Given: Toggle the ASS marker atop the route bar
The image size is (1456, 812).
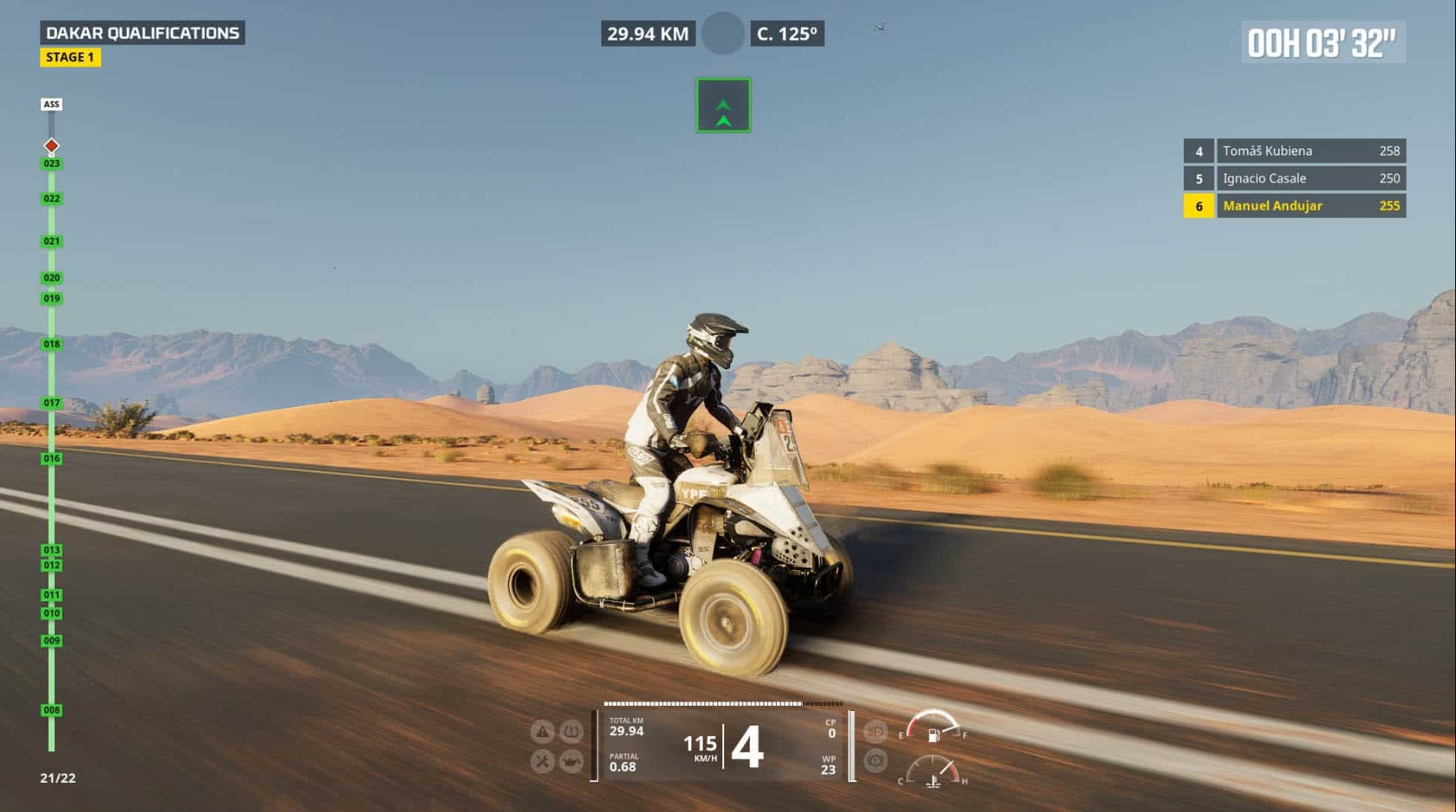Looking at the screenshot, I should (51, 104).
